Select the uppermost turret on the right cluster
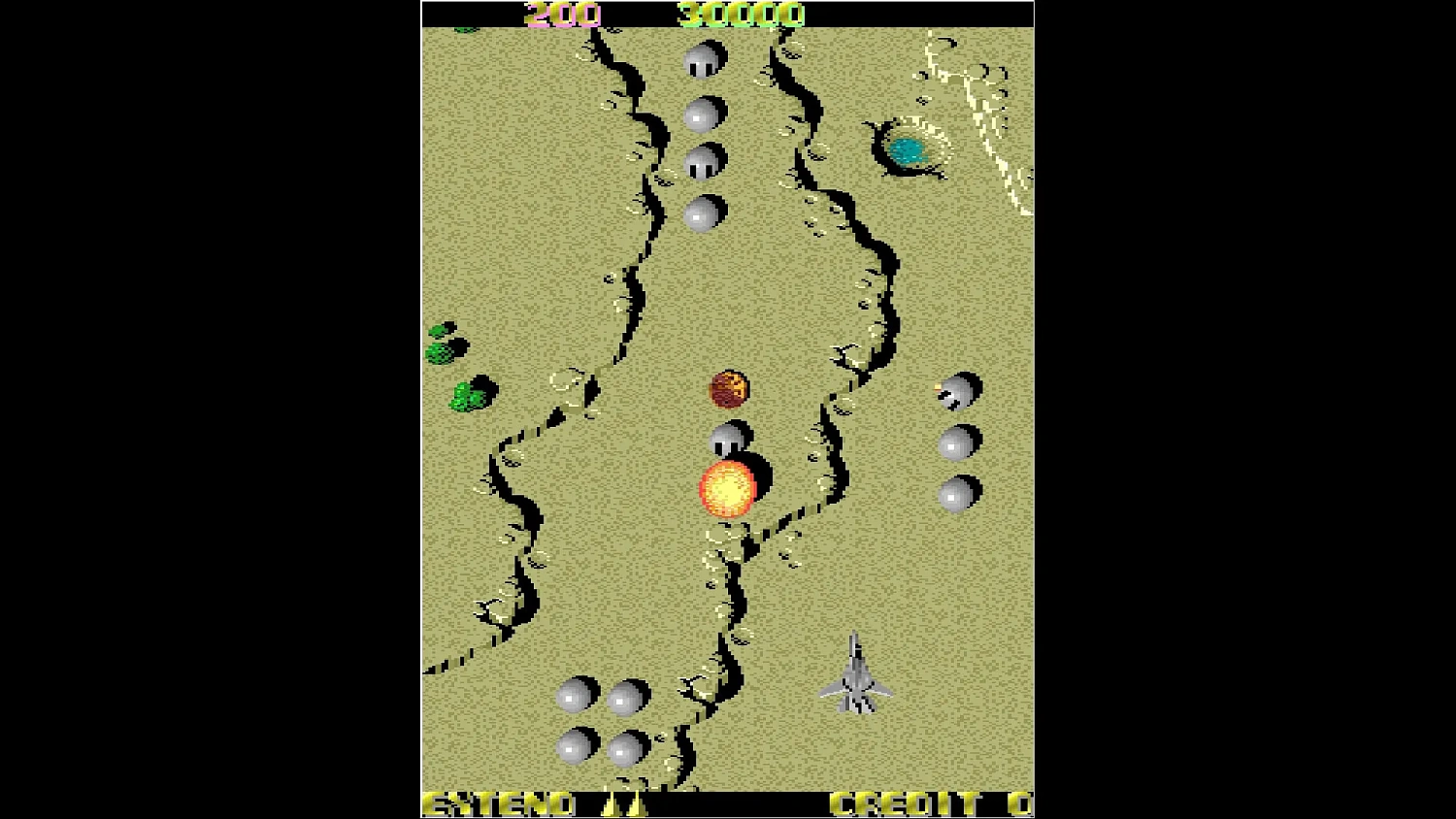 tap(956, 388)
